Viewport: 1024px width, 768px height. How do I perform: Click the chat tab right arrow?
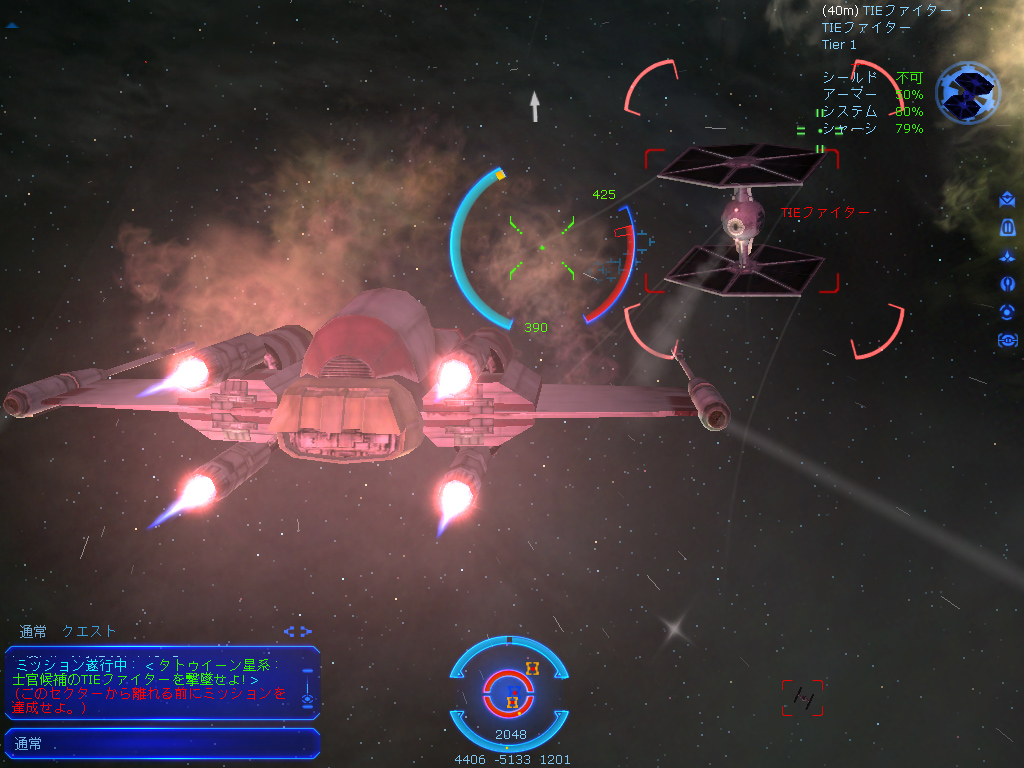pyautogui.click(x=306, y=631)
